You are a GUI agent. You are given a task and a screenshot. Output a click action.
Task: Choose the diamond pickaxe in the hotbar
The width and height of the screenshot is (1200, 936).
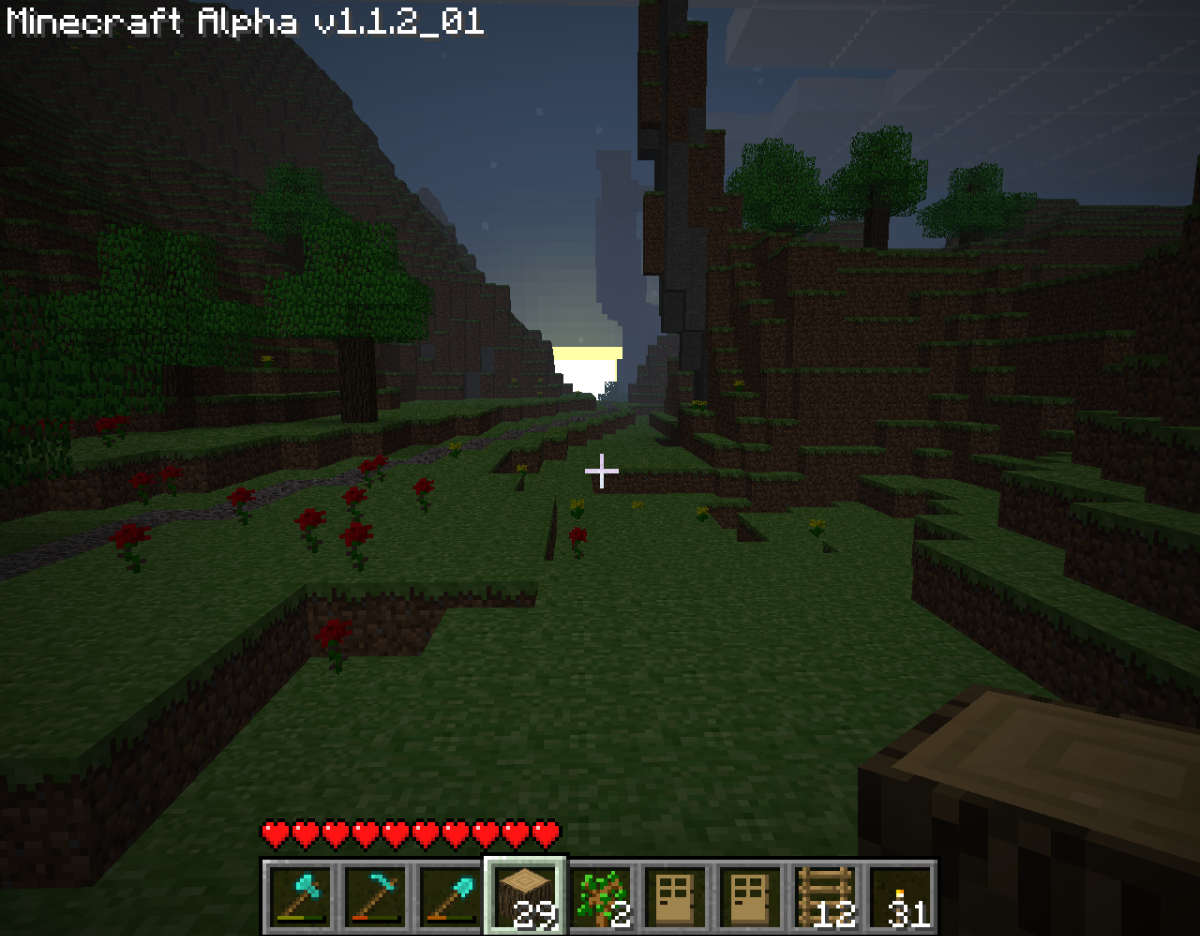pyautogui.click(x=376, y=895)
